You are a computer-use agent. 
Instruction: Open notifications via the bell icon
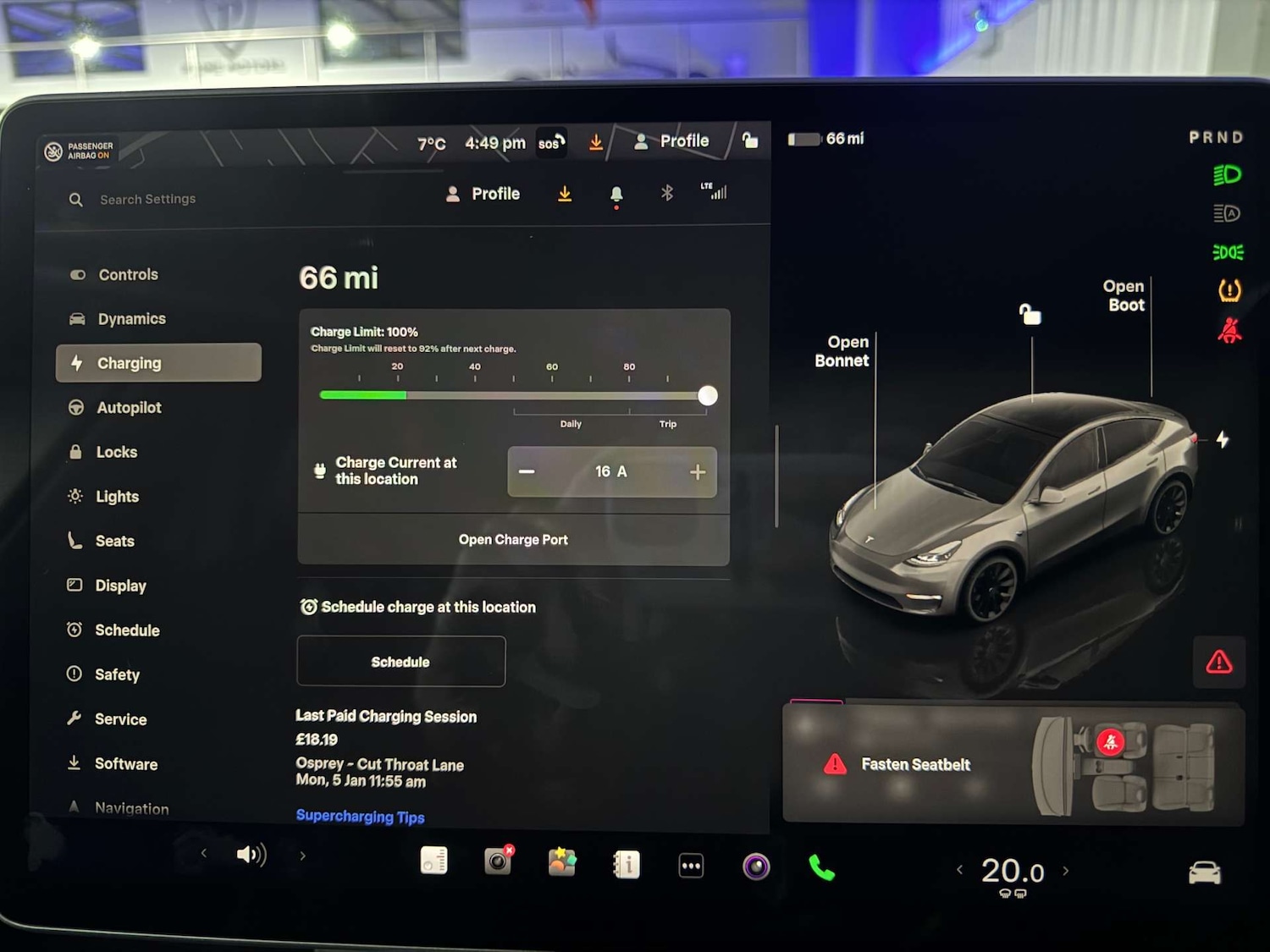pyautogui.click(x=616, y=193)
